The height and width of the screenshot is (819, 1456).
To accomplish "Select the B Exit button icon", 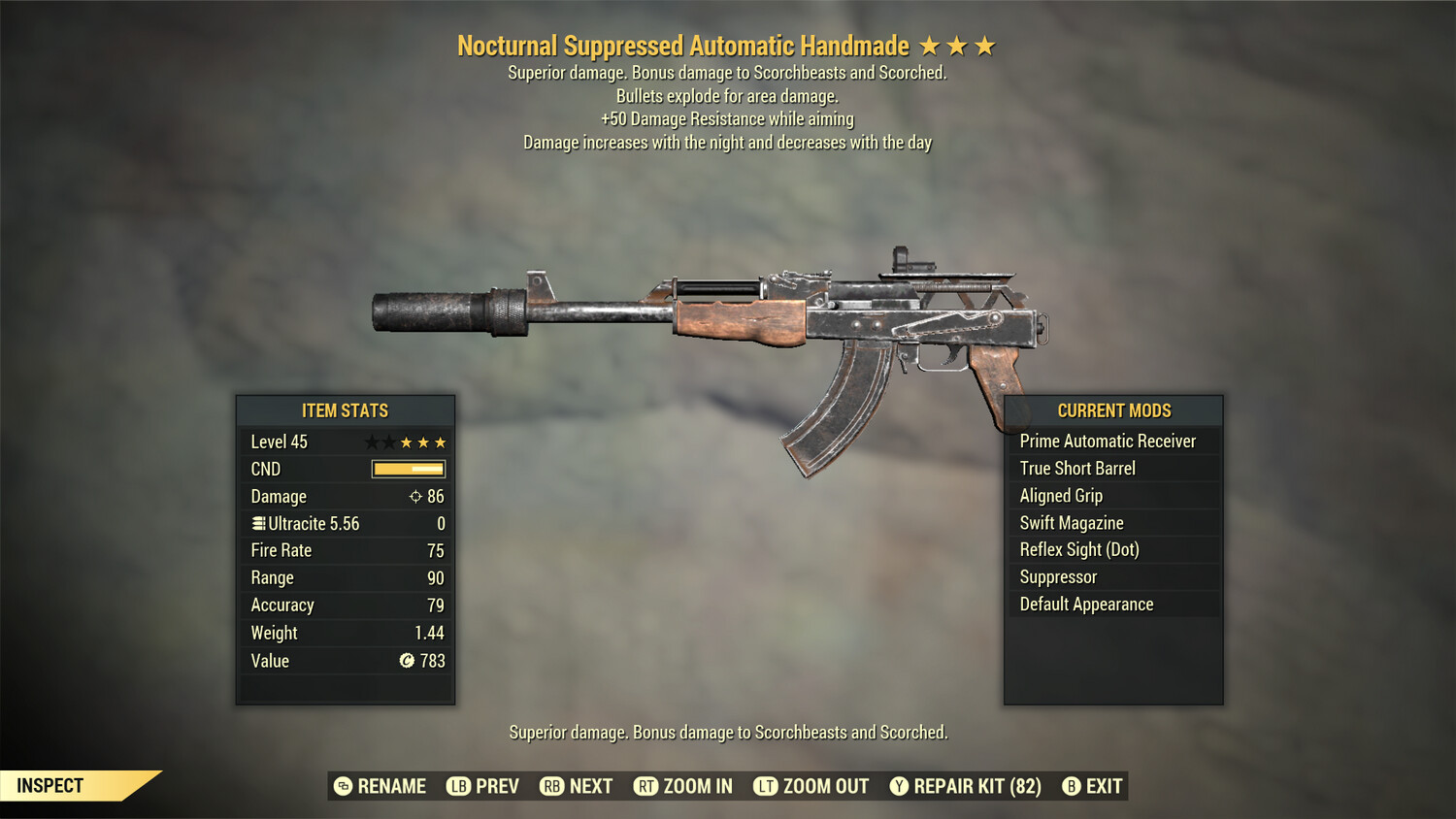I will click(x=1072, y=786).
